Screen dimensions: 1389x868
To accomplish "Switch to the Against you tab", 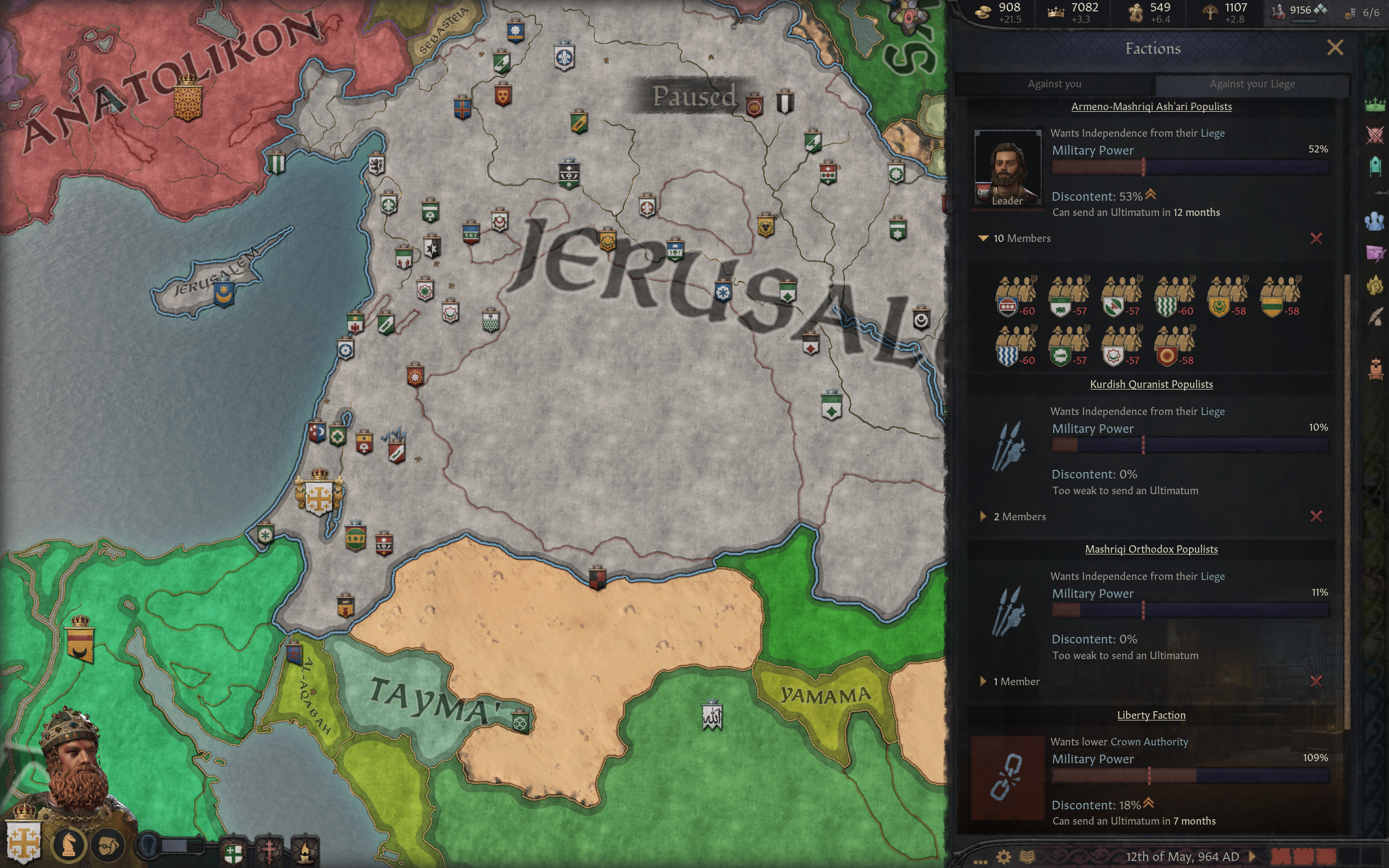I will pos(1054,84).
